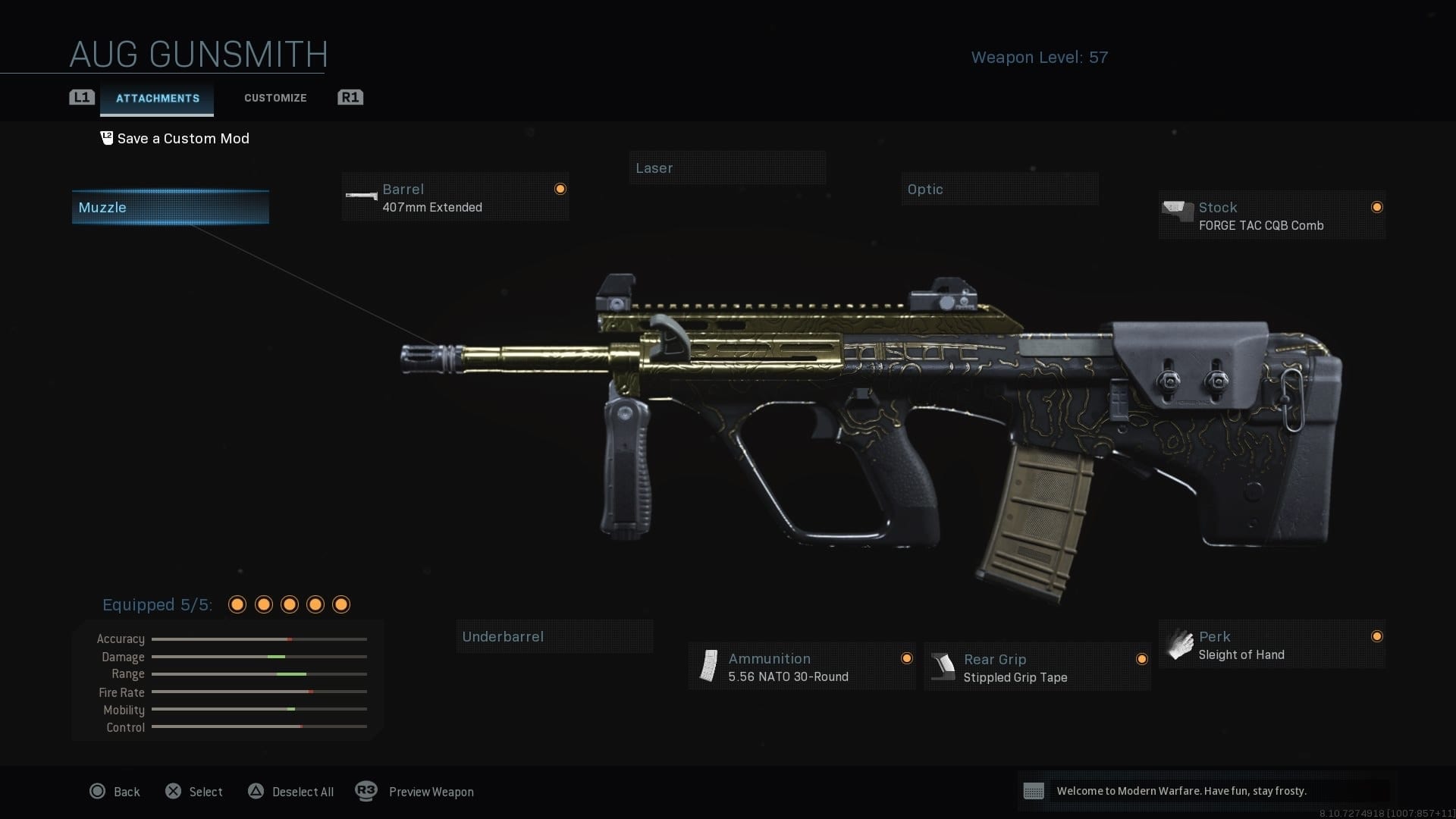Toggle the orange indicator on the Perk slot

(x=1377, y=637)
